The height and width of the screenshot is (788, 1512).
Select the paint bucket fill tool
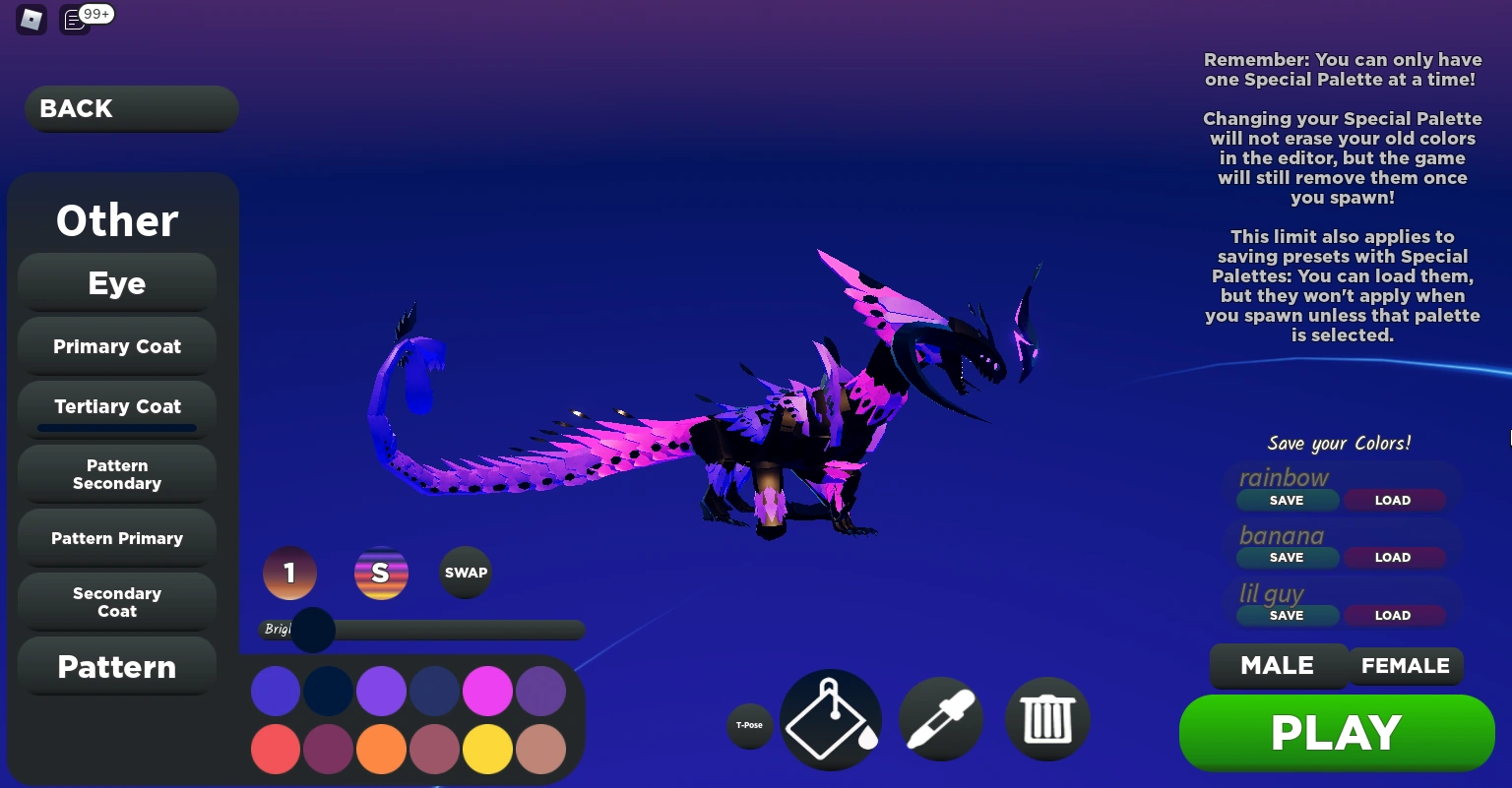coord(830,719)
